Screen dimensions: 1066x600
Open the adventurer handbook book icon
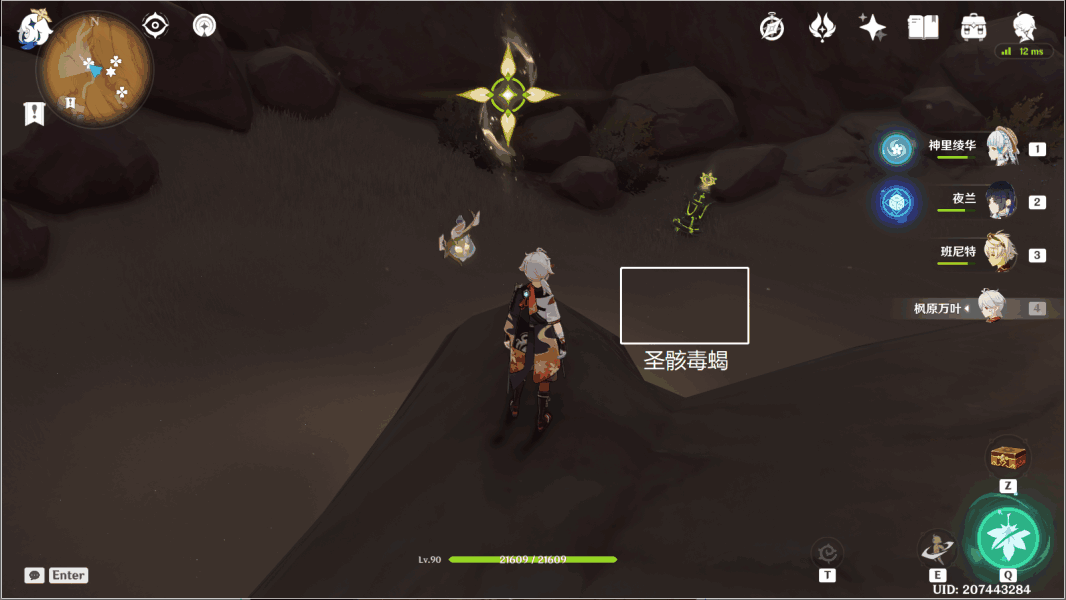pos(923,28)
